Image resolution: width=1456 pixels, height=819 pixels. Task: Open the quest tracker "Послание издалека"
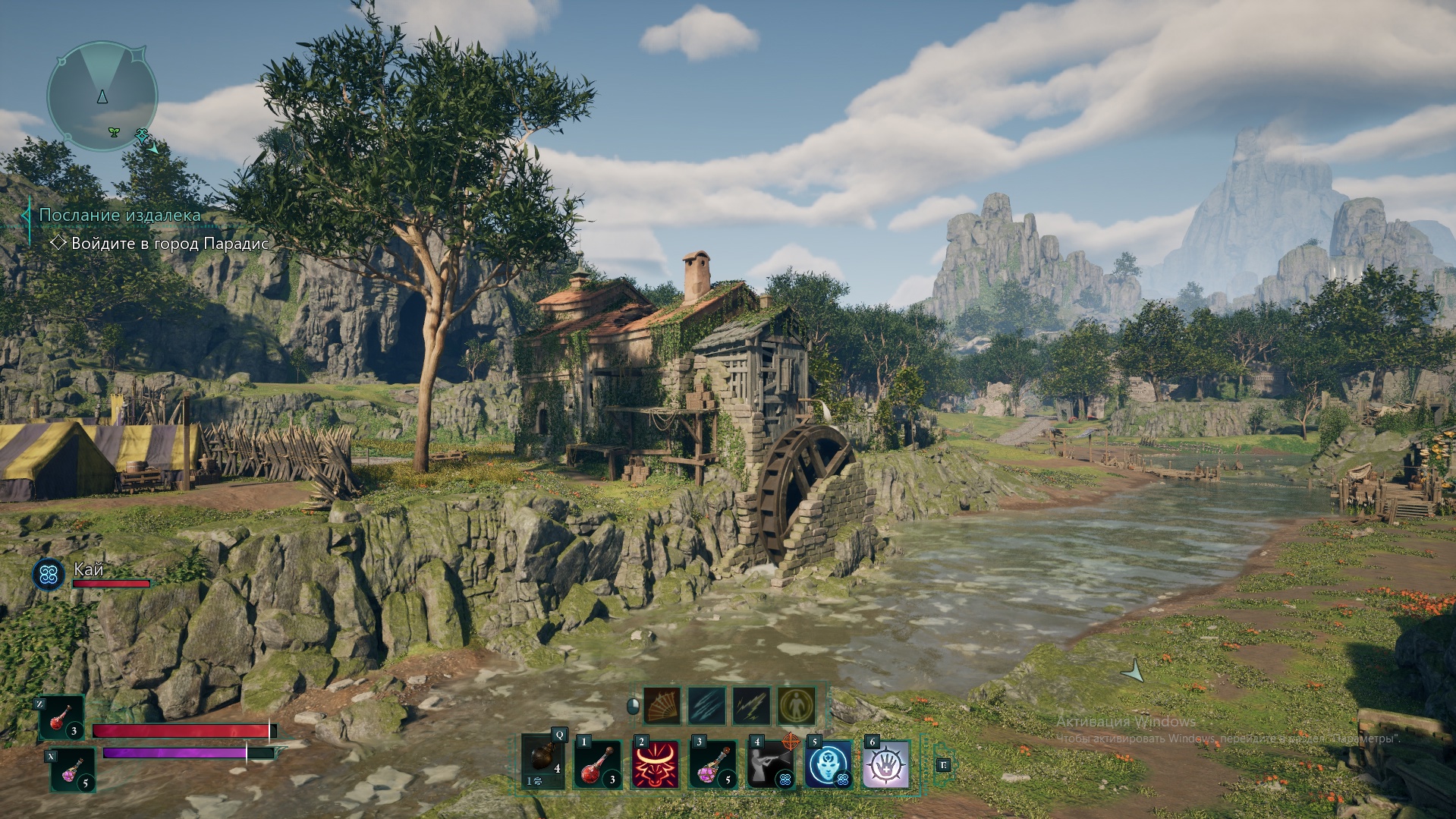(x=120, y=216)
